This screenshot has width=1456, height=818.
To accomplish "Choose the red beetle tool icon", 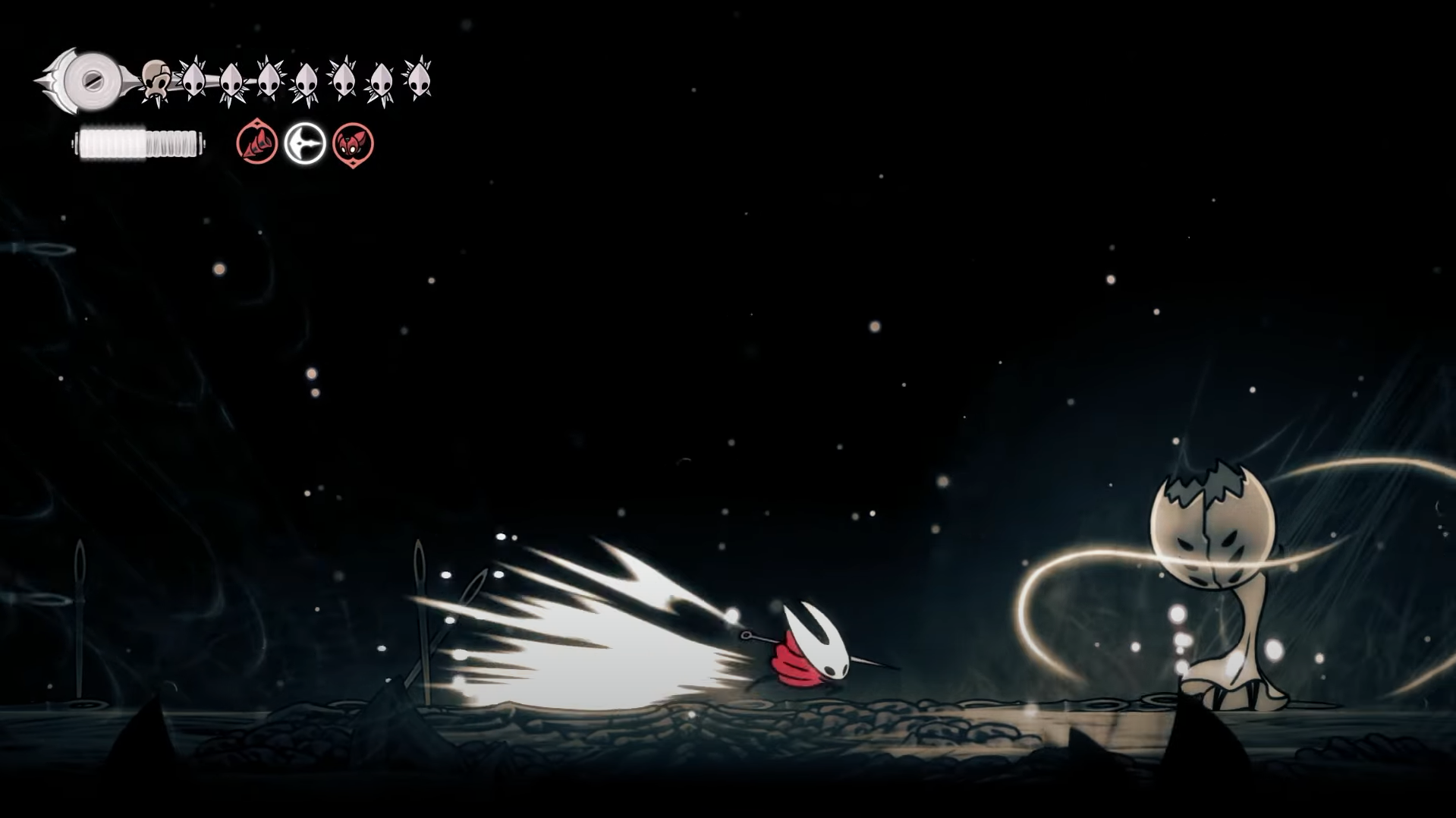I will (353, 143).
